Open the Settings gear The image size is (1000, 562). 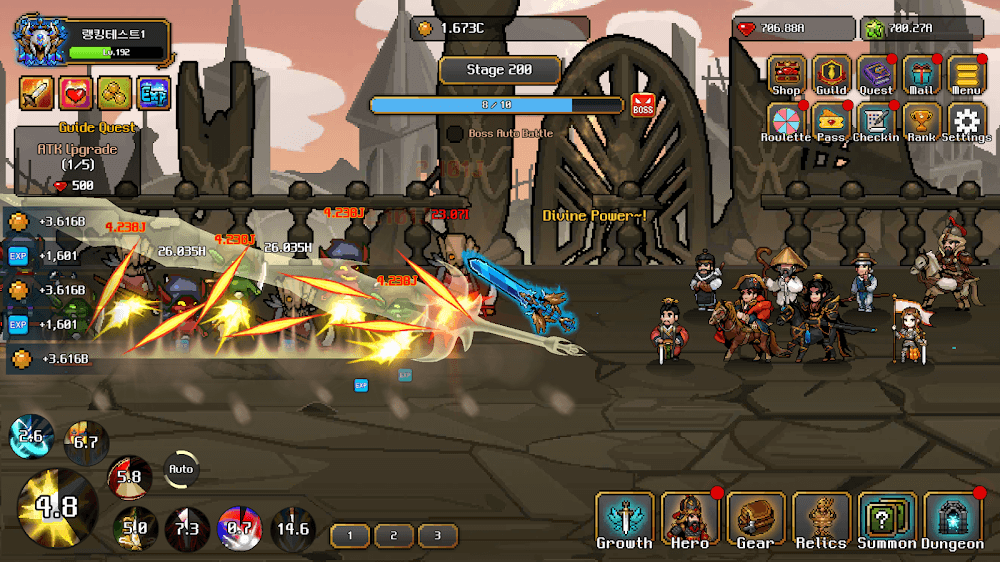pyautogui.click(x=966, y=123)
